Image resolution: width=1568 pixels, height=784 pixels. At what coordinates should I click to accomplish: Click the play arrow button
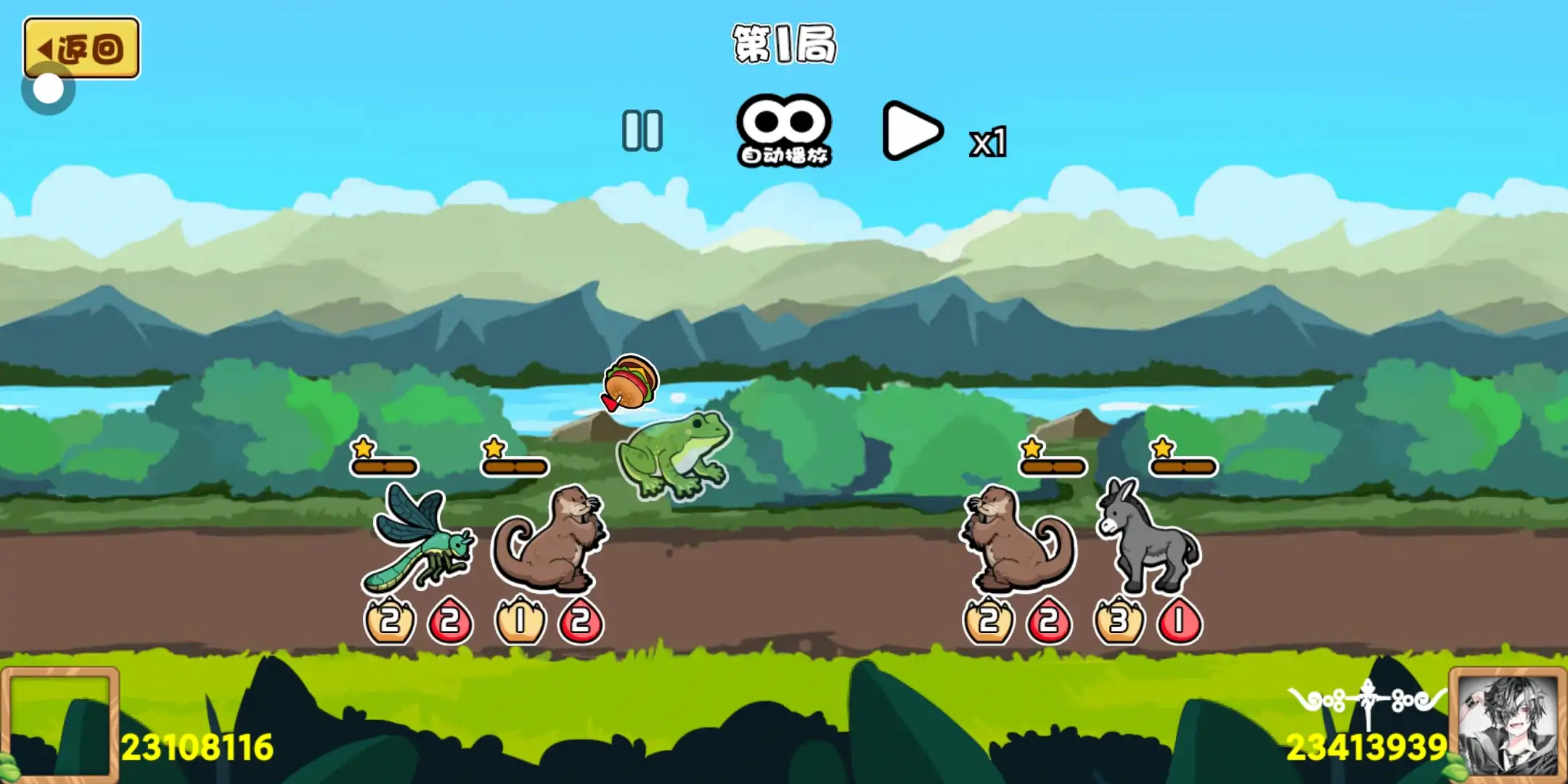[x=911, y=131]
